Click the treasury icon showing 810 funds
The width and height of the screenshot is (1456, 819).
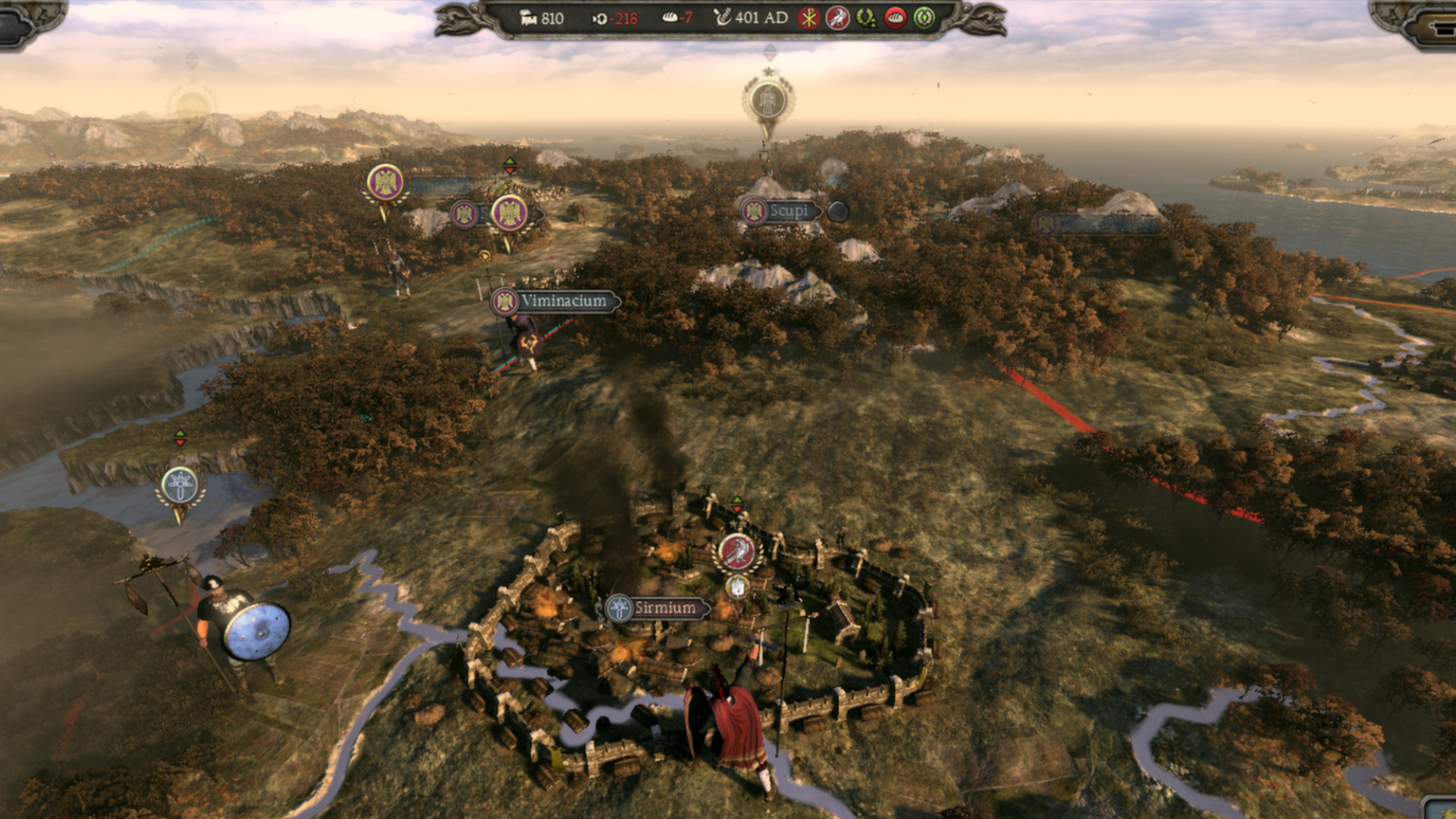coord(527,17)
